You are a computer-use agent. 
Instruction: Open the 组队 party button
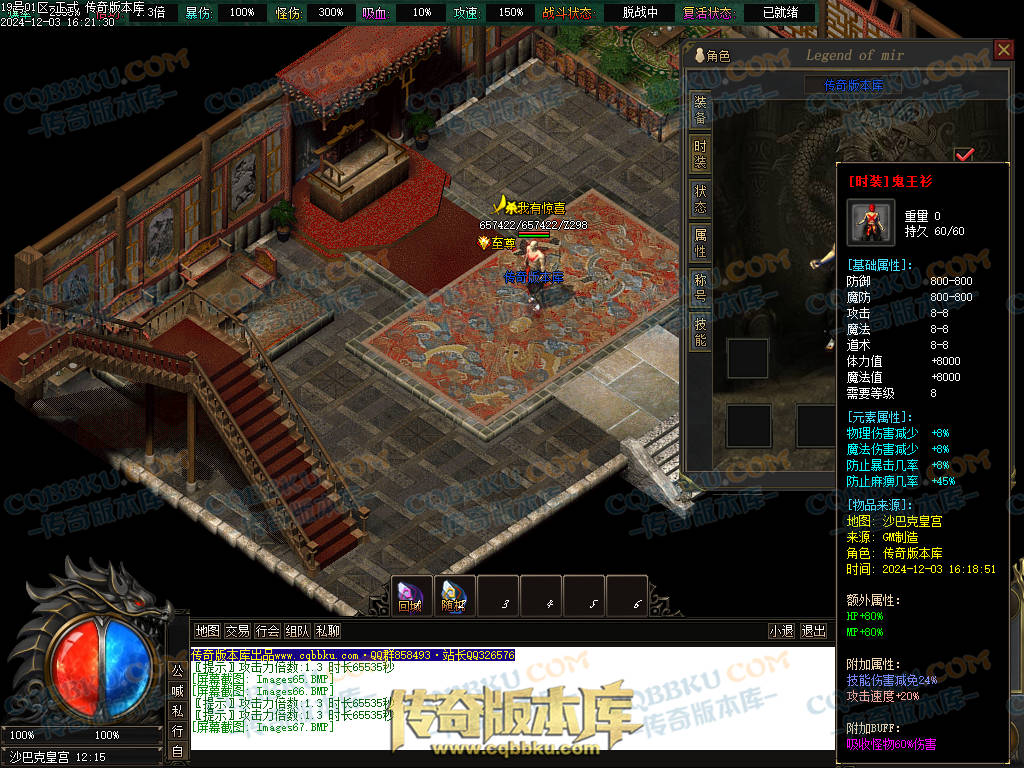pyautogui.click(x=297, y=631)
